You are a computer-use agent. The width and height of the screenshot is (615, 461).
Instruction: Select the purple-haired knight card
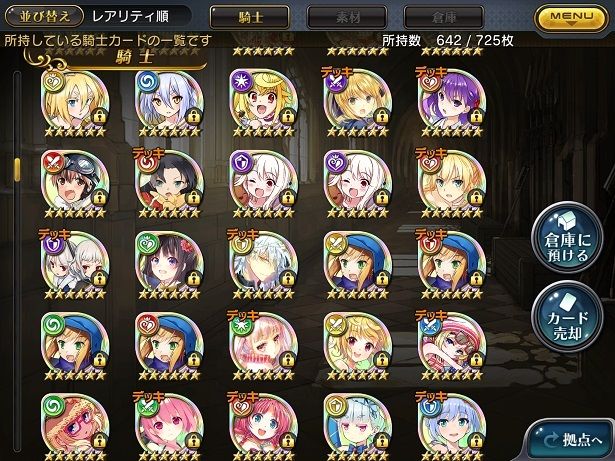click(x=451, y=99)
